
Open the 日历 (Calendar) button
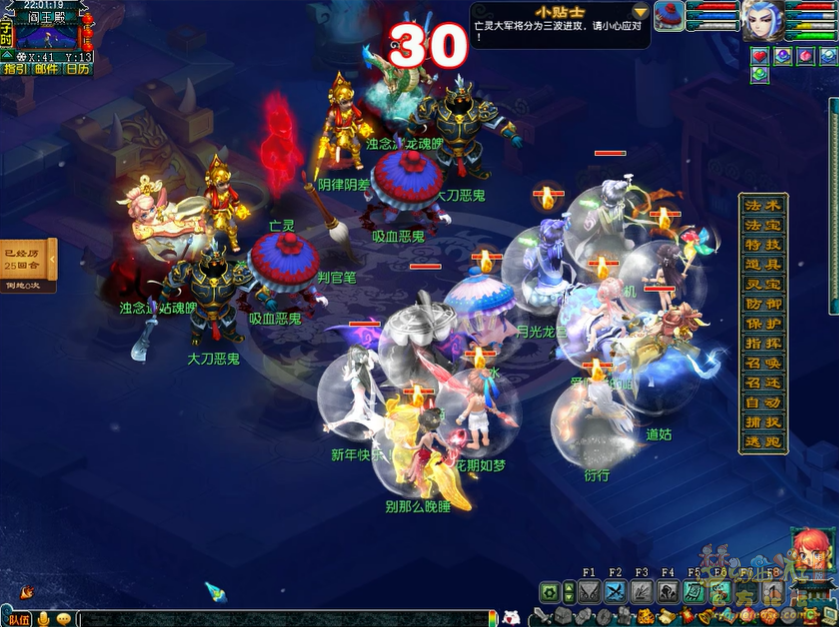78,69
